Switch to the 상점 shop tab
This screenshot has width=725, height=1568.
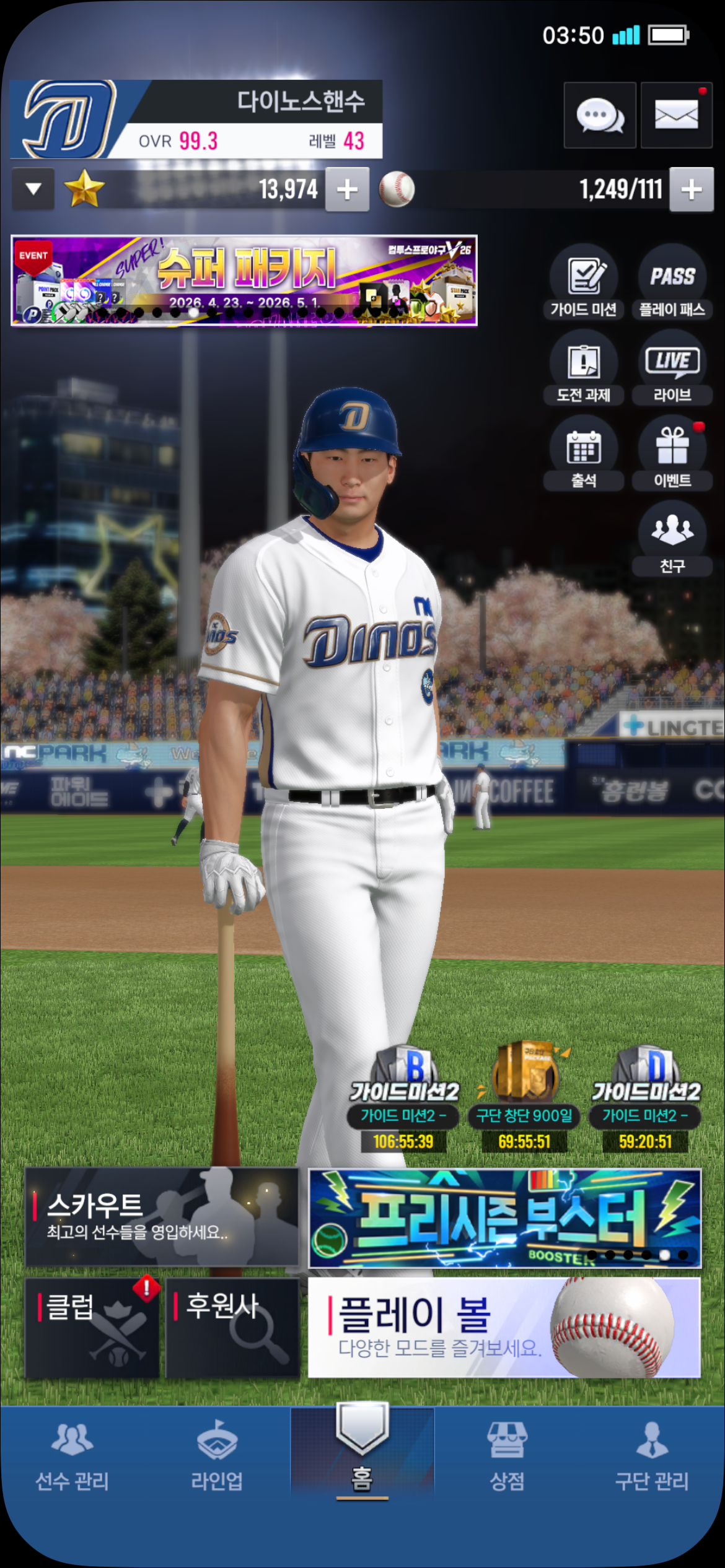tap(507, 1455)
